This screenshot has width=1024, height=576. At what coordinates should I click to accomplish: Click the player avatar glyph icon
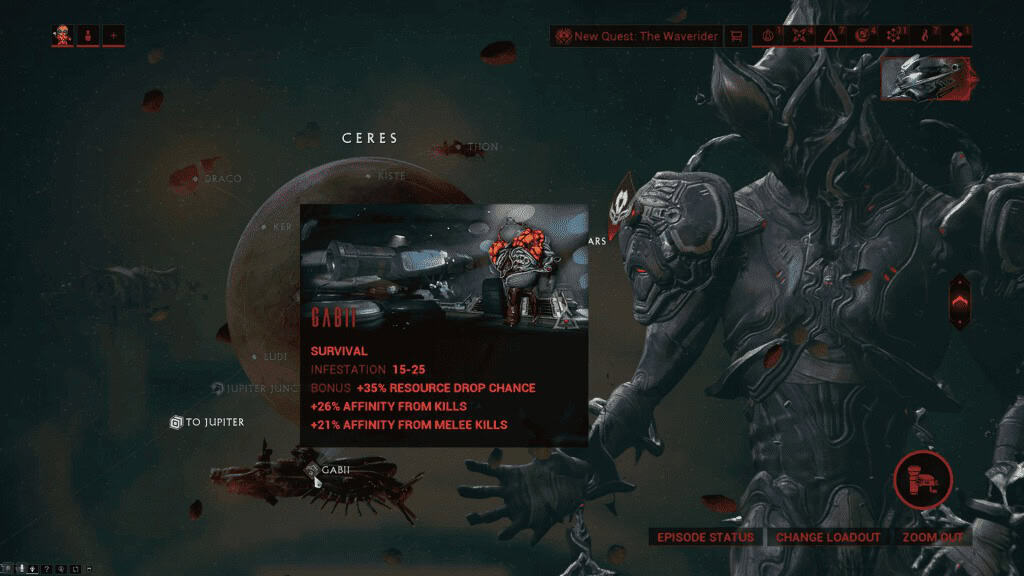click(x=63, y=36)
